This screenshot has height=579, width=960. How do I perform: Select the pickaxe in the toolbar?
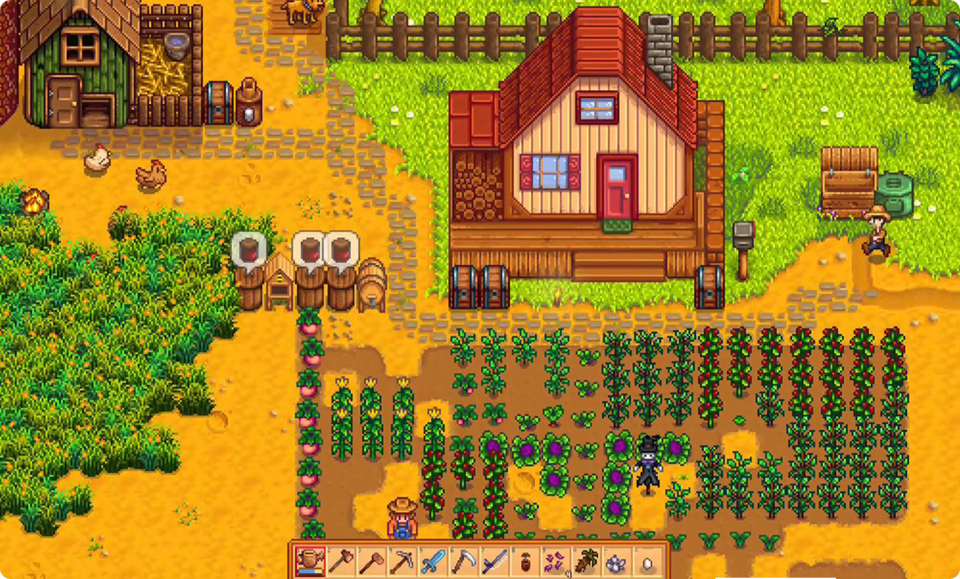[402, 561]
